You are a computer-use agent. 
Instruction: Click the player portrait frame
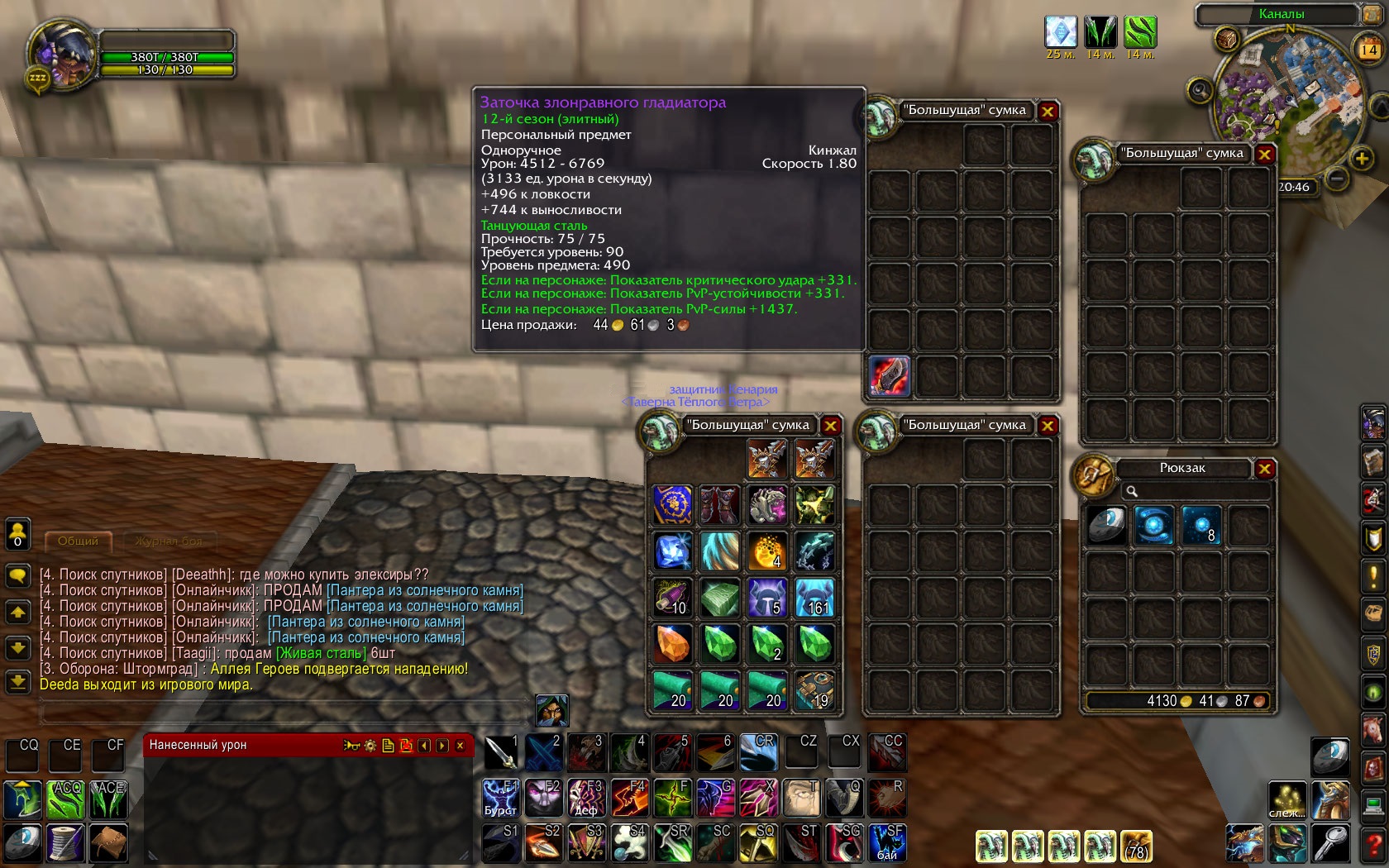click(x=61, y=53)
